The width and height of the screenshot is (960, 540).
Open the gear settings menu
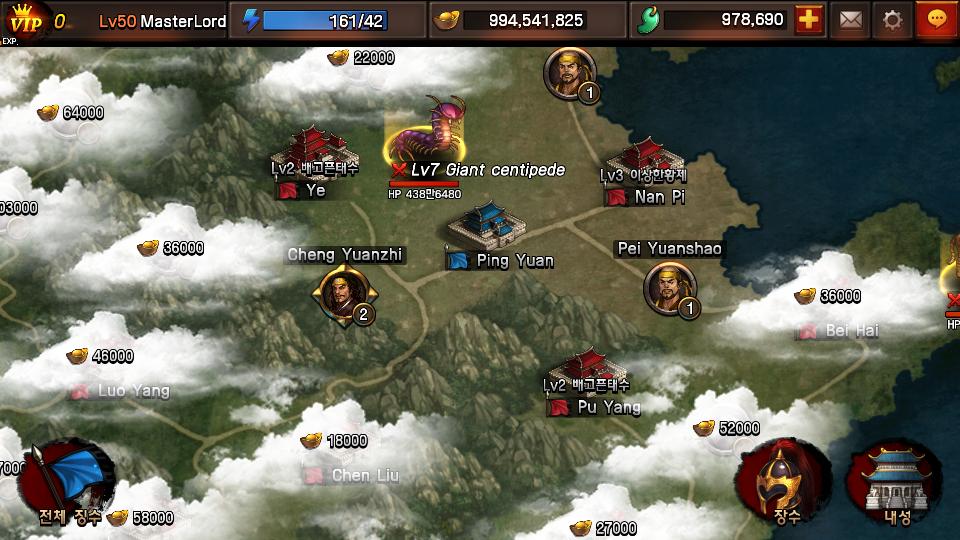pos(892,20)
